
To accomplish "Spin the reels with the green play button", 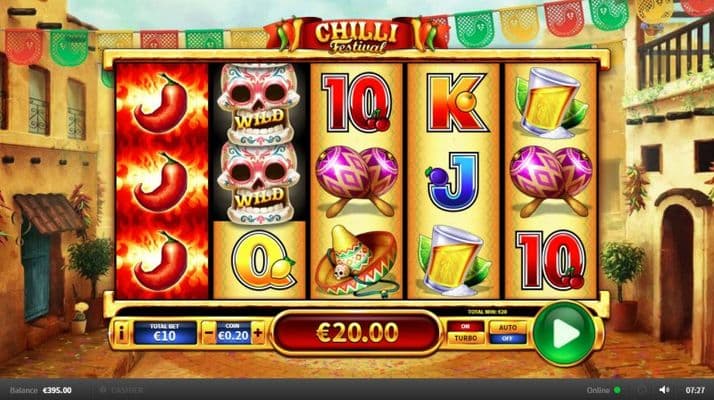I will tap(563, 333).
